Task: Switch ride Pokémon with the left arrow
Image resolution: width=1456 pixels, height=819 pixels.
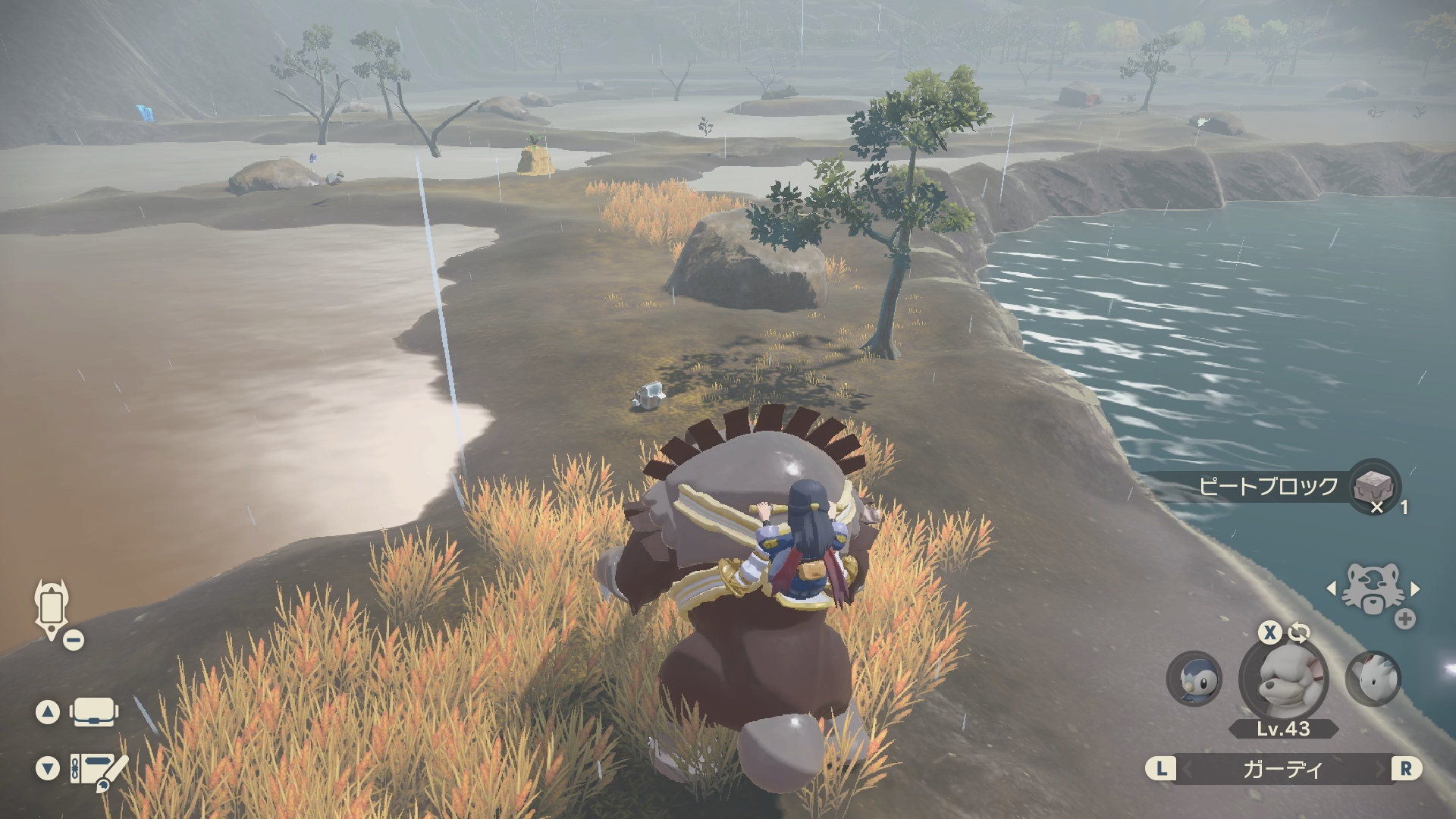Action: pos(1331,588)
